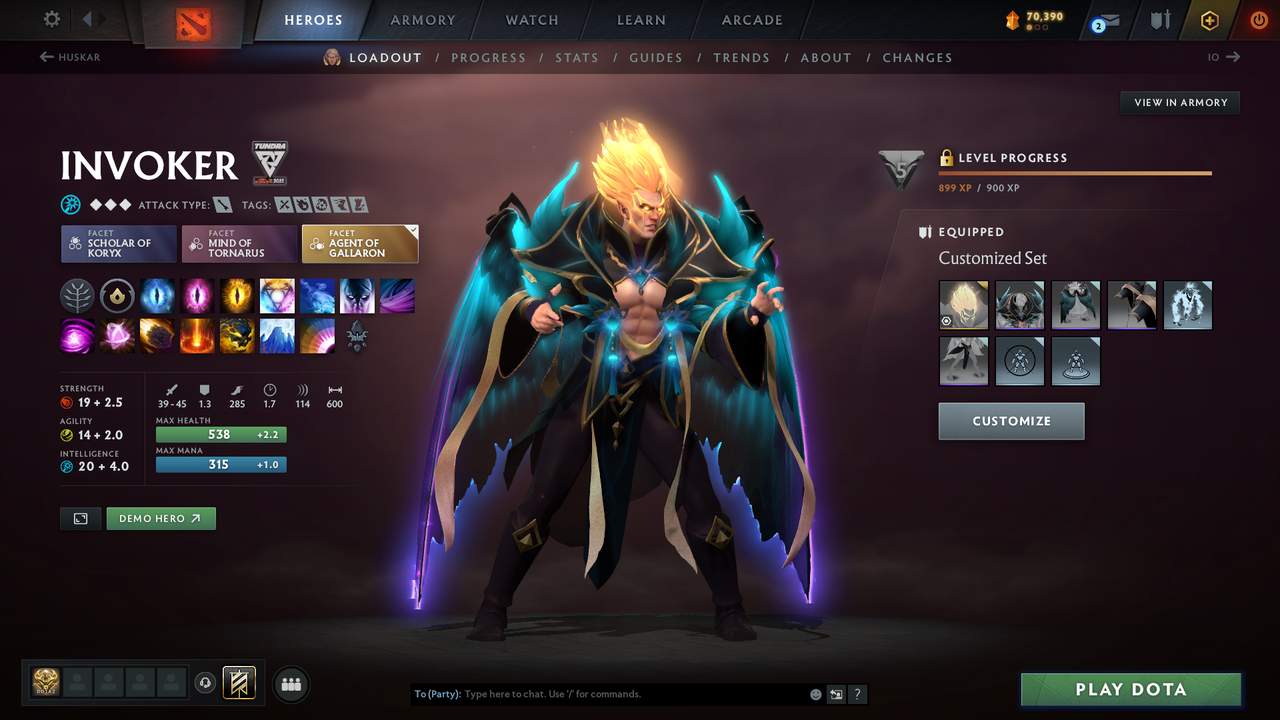Select the Scholar of Koryx facet
The image size is (1280, 720).
click(x=118, y=243)
